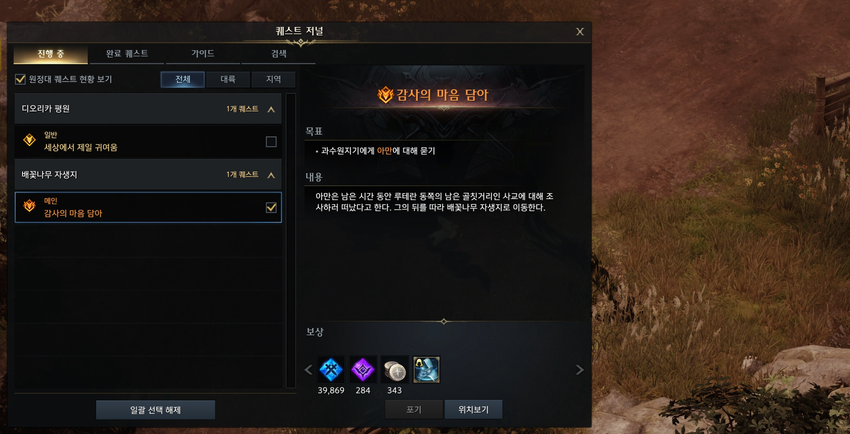Abandon the quest with the 포기 button
The height and width of the screenshot is (434, 850).
tap(413, 409)
